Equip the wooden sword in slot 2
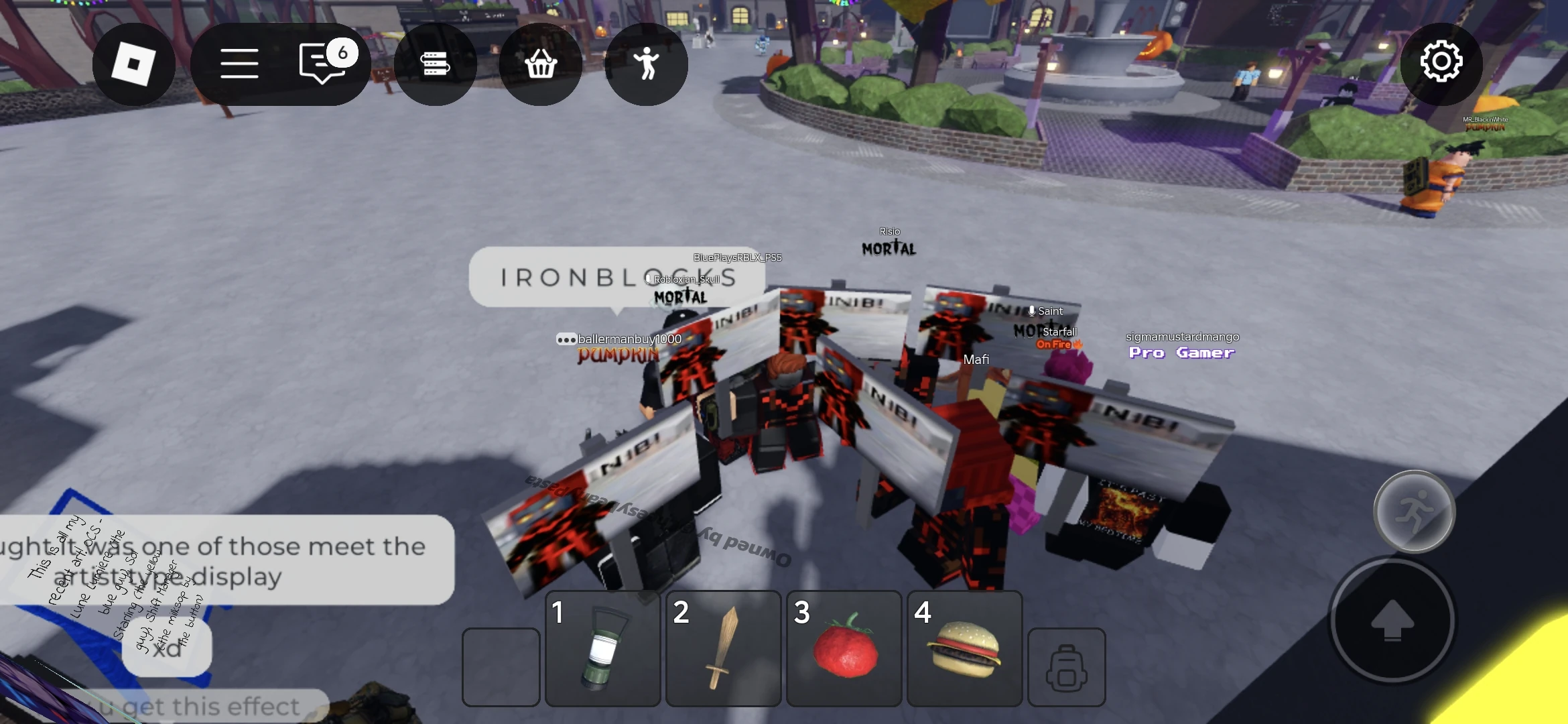 (722, 649)
